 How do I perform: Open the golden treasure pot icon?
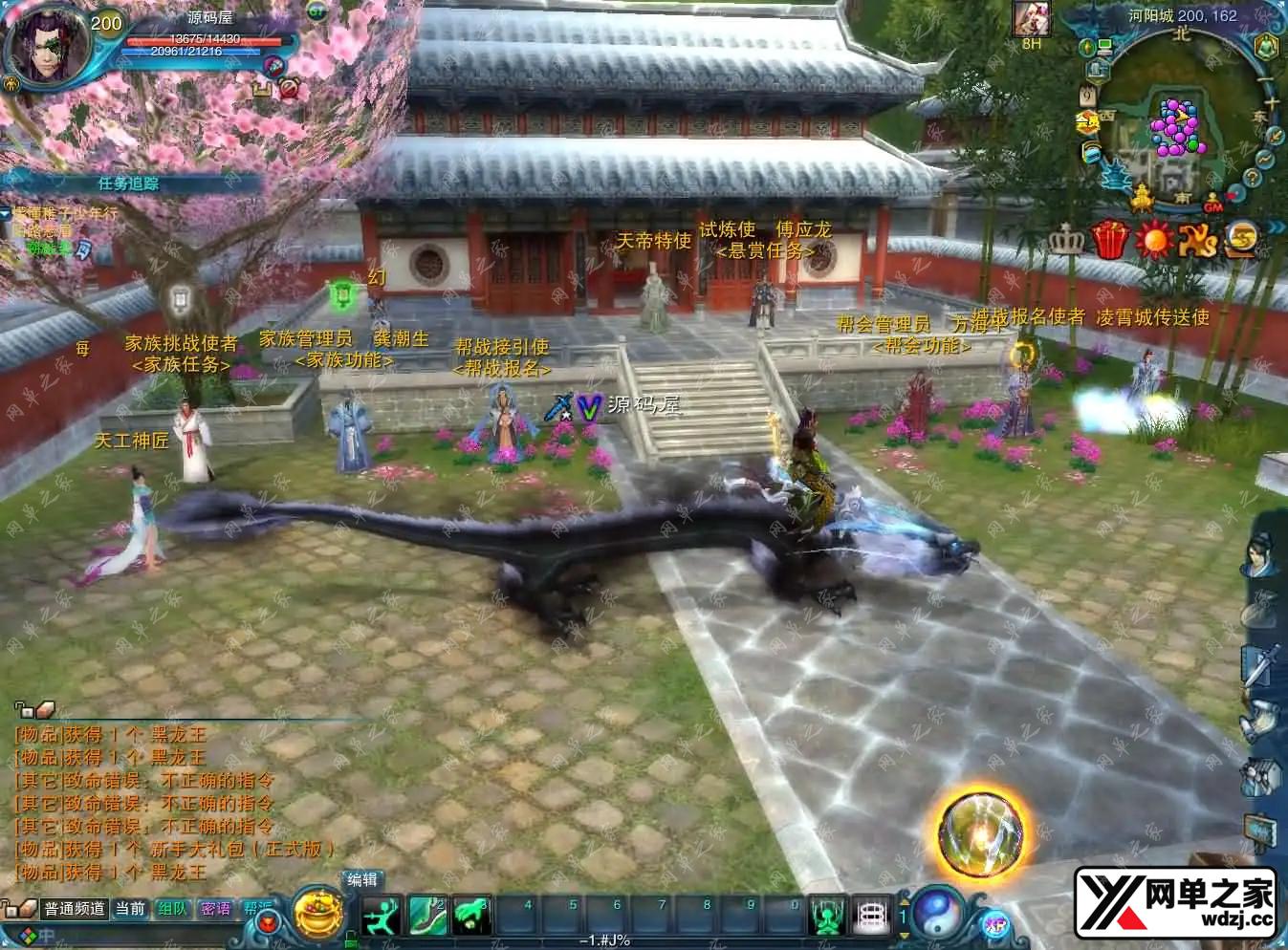(317, 913)
